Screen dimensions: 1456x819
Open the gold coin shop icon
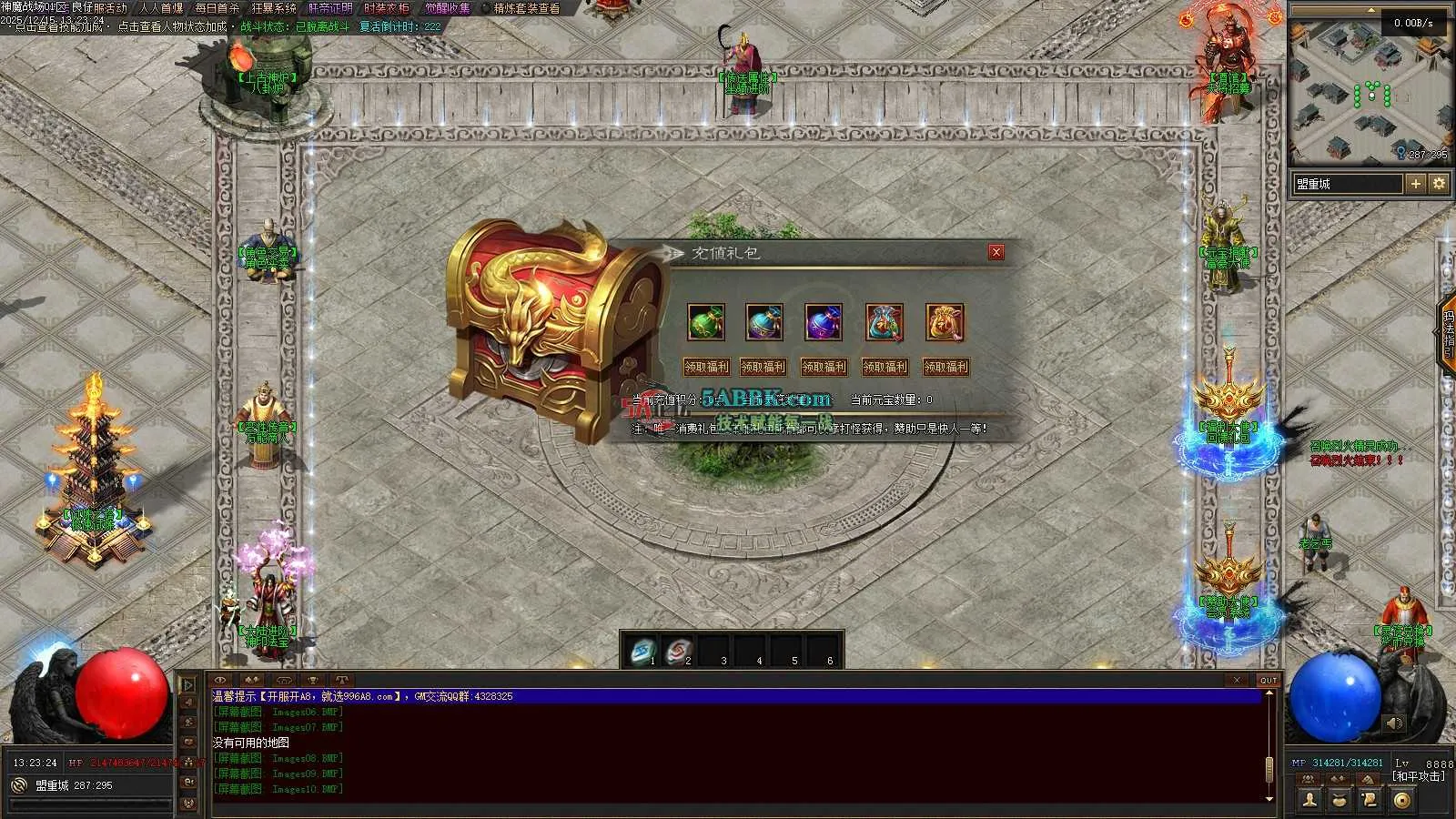click(1402, 800)
